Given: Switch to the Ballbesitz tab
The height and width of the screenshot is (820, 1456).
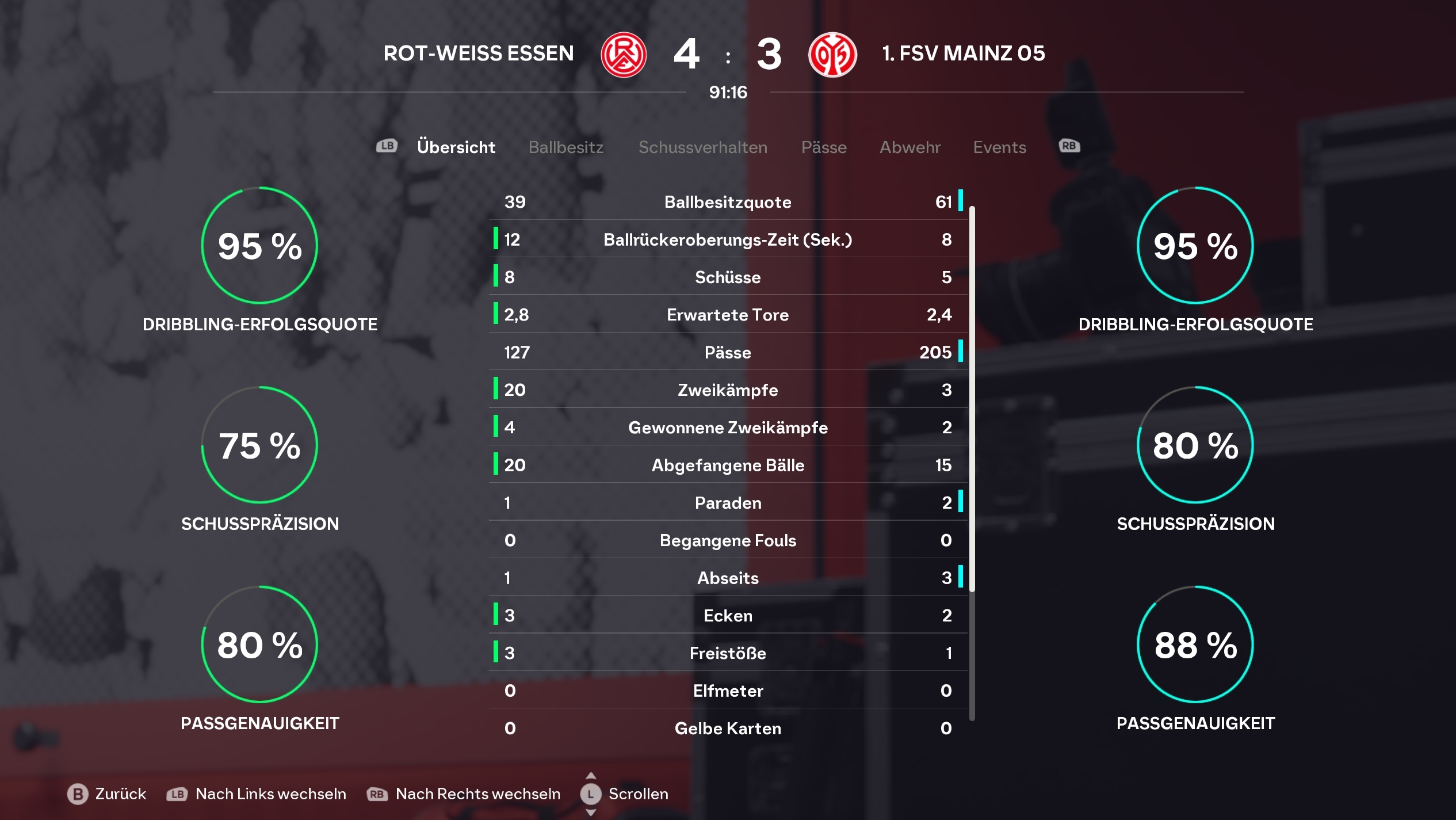Looking at the screenshot, I should pyautogui.click(x=565, y=147).
